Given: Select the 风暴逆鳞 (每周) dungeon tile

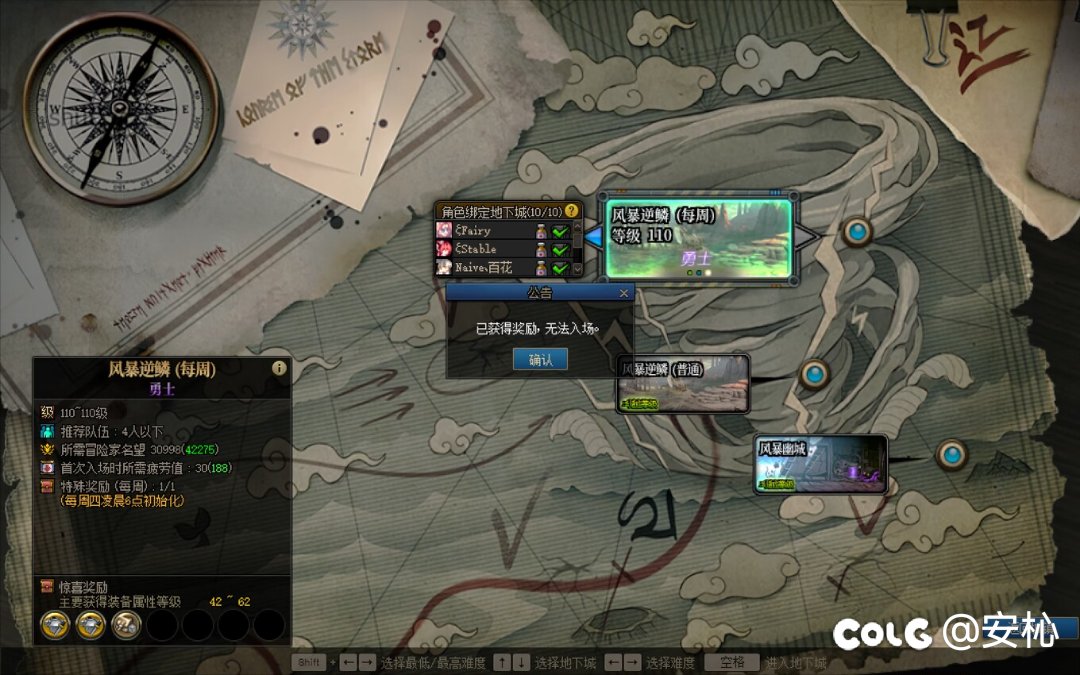Looking at the screenshot, I should tap(699, 238).
